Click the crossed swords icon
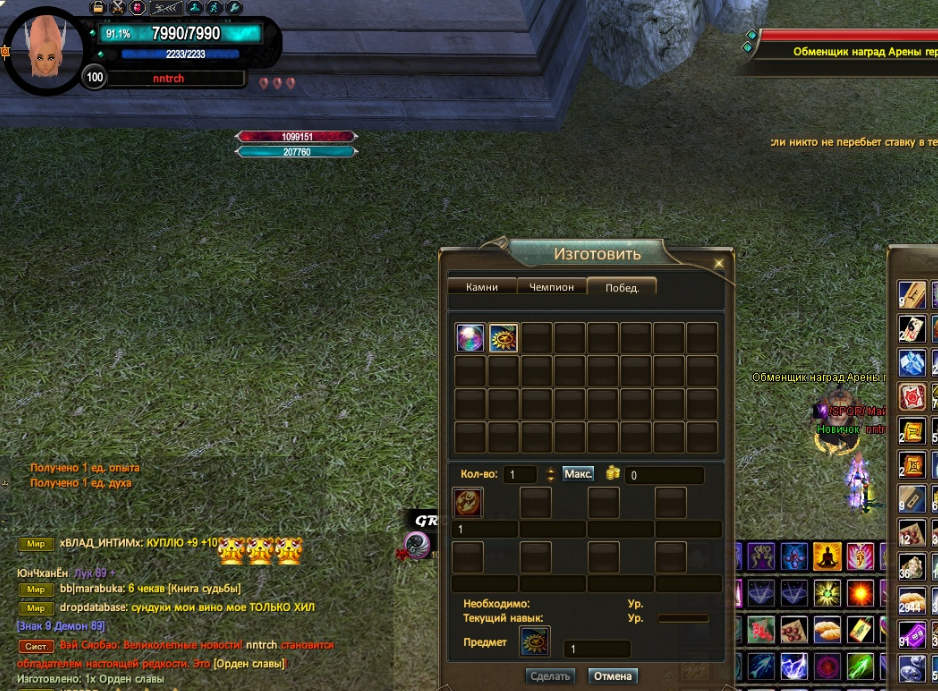Viewport: 938px width, 691px height. [x=117, y=7]
